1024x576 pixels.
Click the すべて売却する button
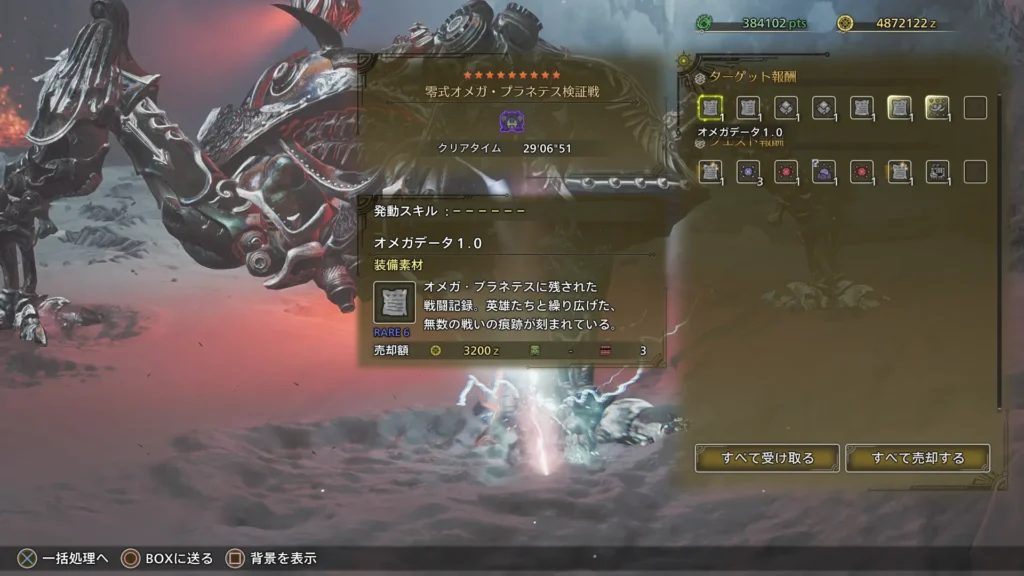917,458
